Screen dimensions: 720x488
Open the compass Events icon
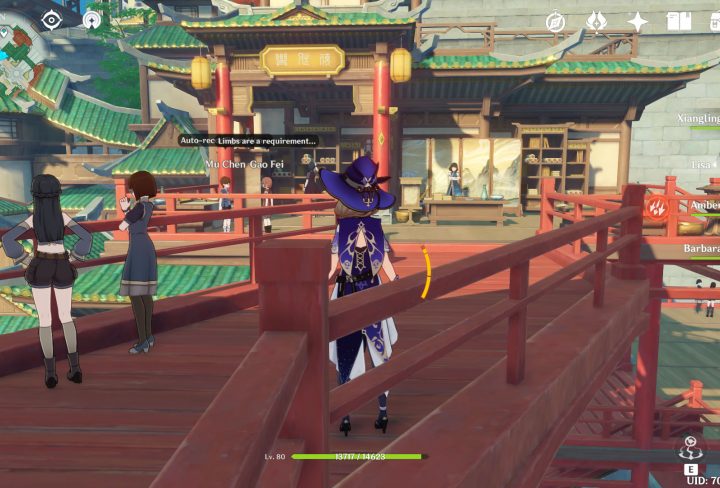click(x=556, y=21)
